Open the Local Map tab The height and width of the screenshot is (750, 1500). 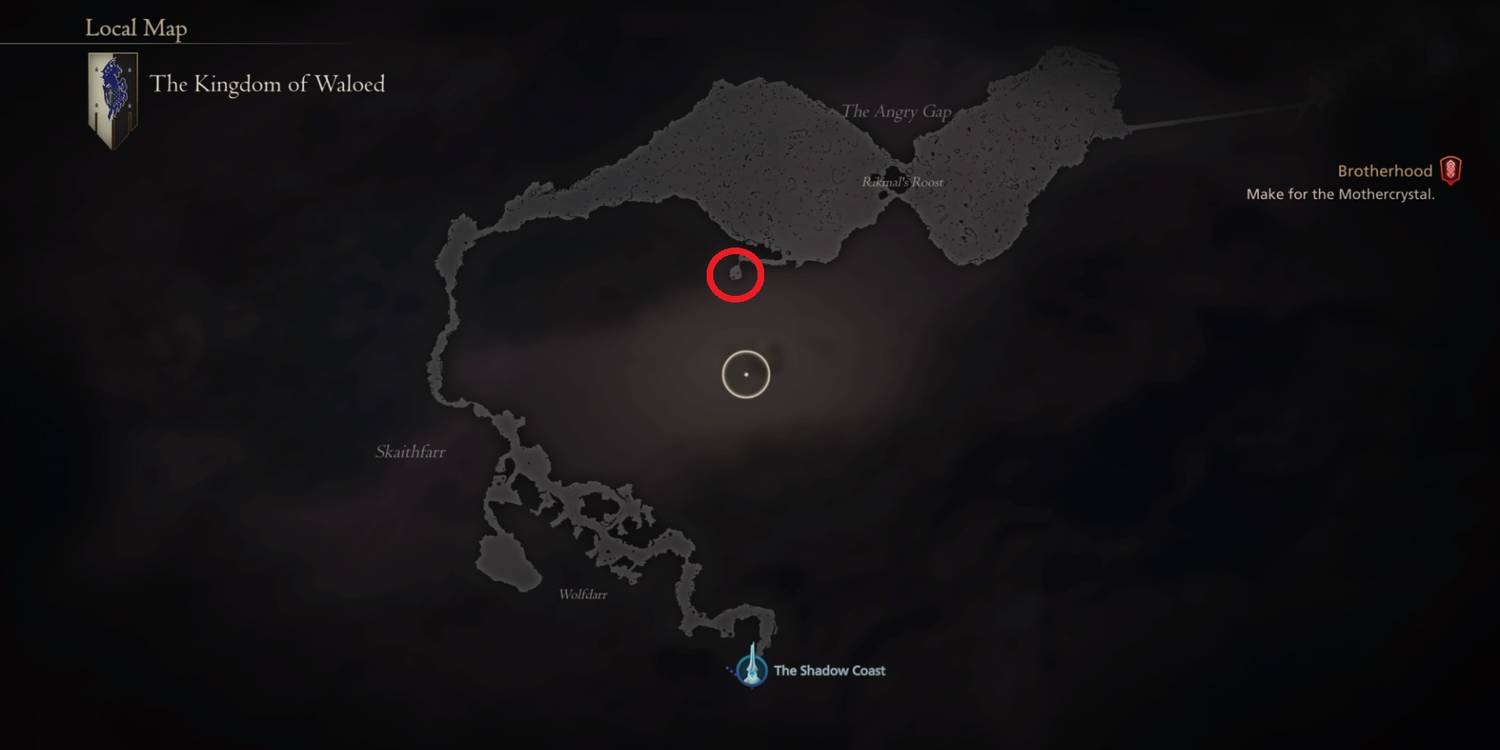pyautogui.click(x=135, y=28)
